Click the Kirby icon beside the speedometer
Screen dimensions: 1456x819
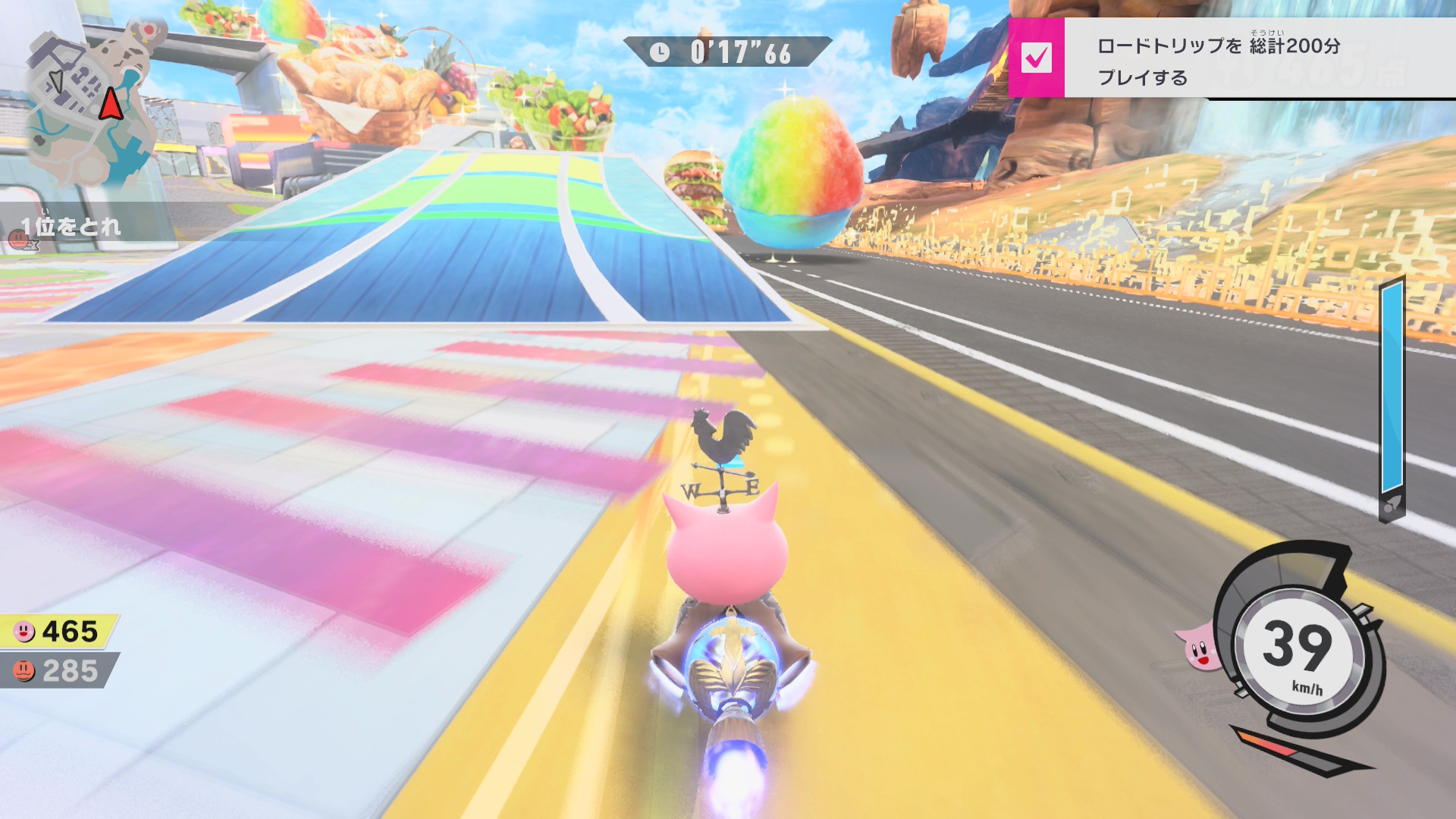tap(1197, 648)
